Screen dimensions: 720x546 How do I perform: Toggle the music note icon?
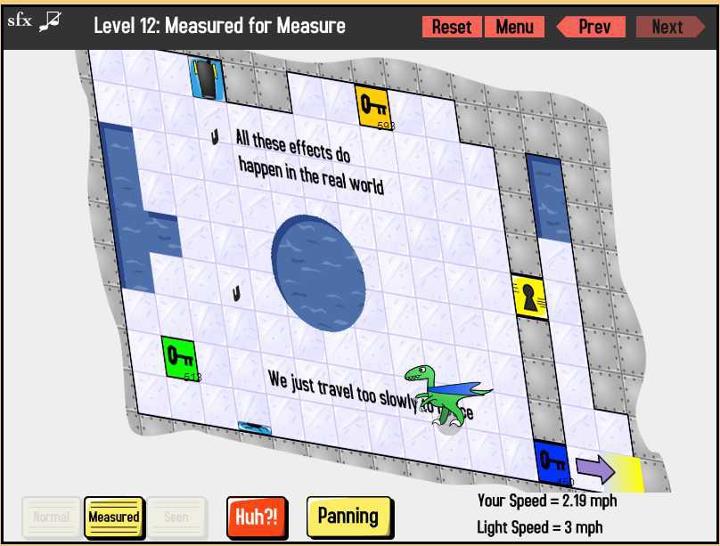[51, 20]
